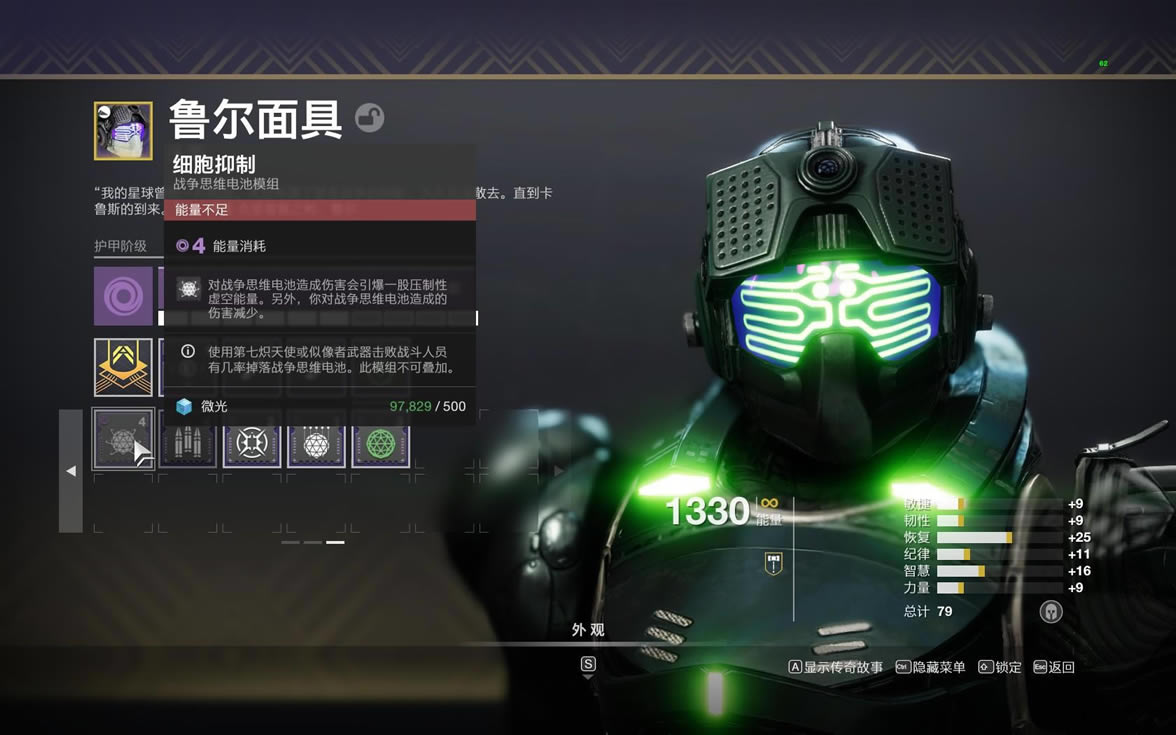
Task: Pick the mod with the crosshair ring icon
Action: [x=252, y=441]
